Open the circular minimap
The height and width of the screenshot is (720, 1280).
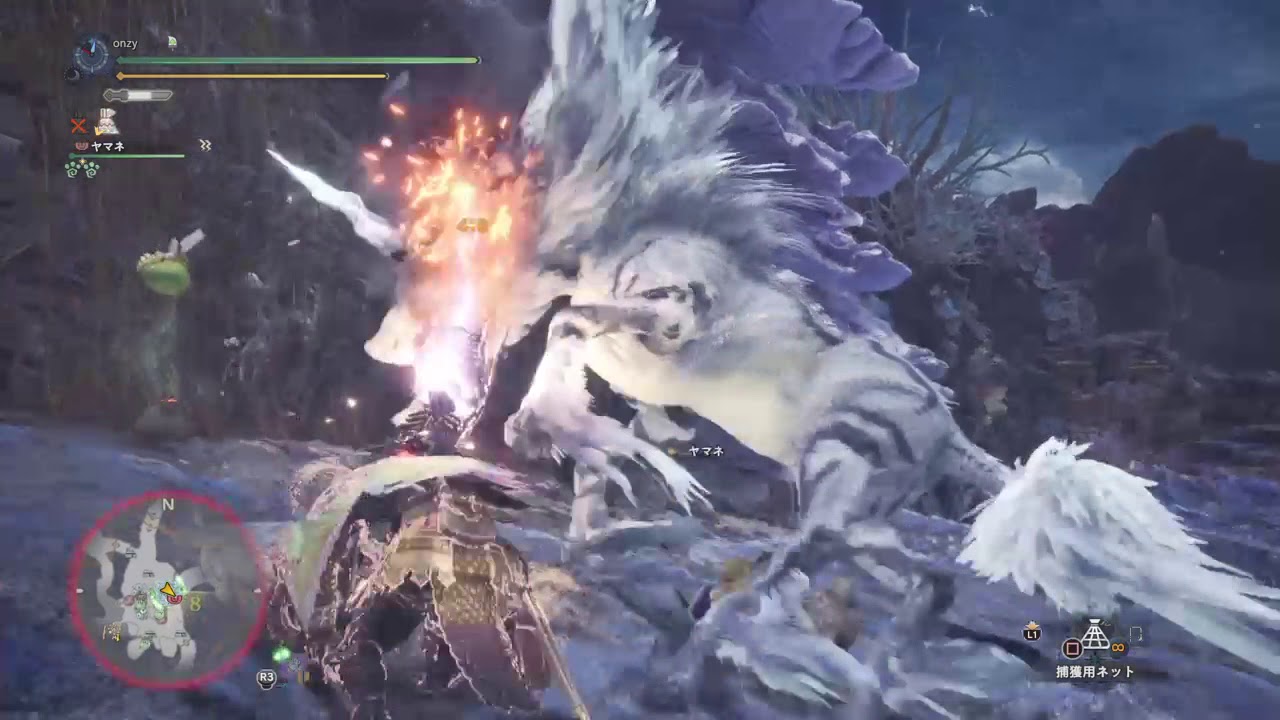point(166,590)
